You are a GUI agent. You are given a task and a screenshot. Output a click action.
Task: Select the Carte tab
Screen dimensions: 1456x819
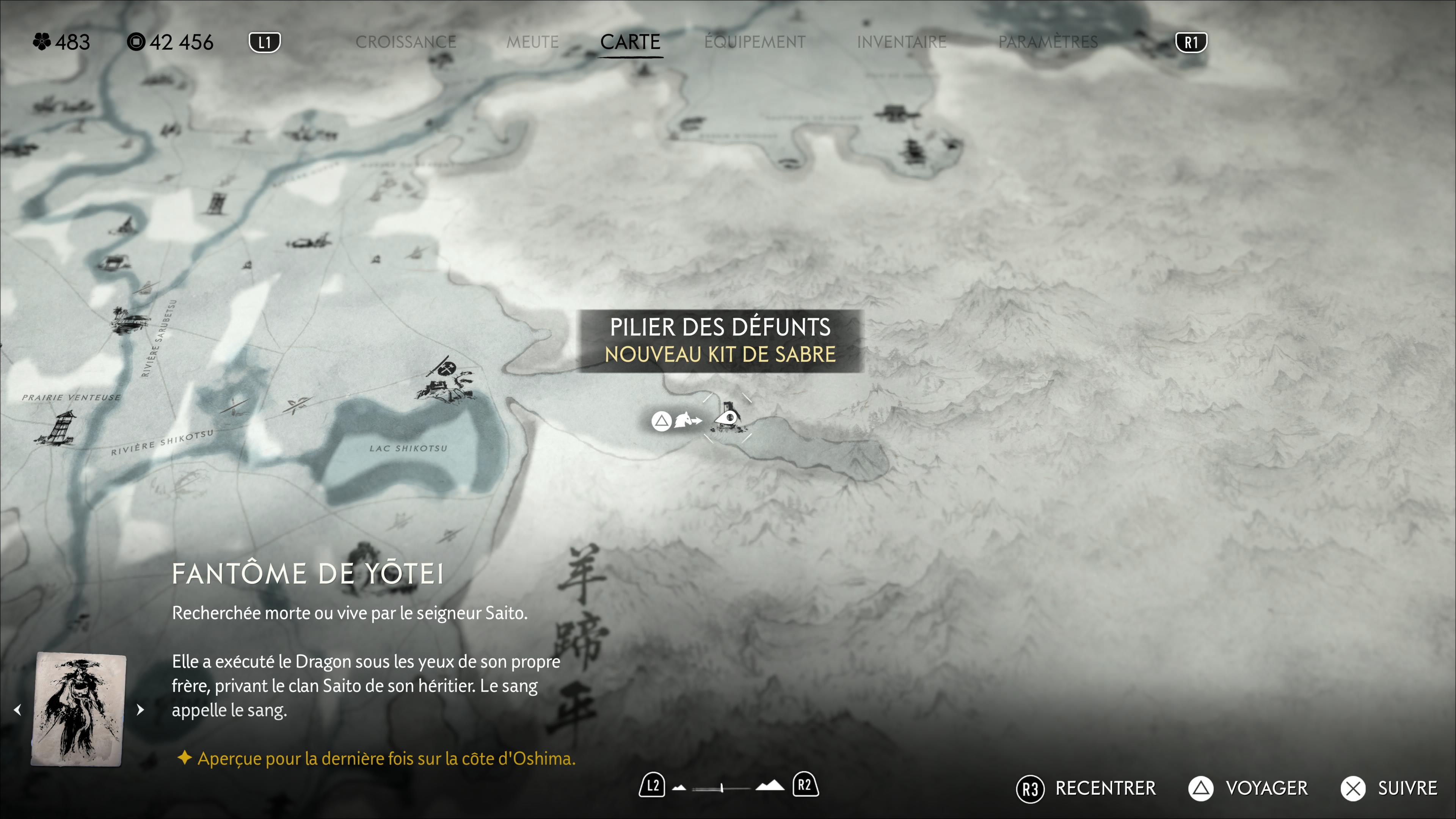tap(630, 42)
